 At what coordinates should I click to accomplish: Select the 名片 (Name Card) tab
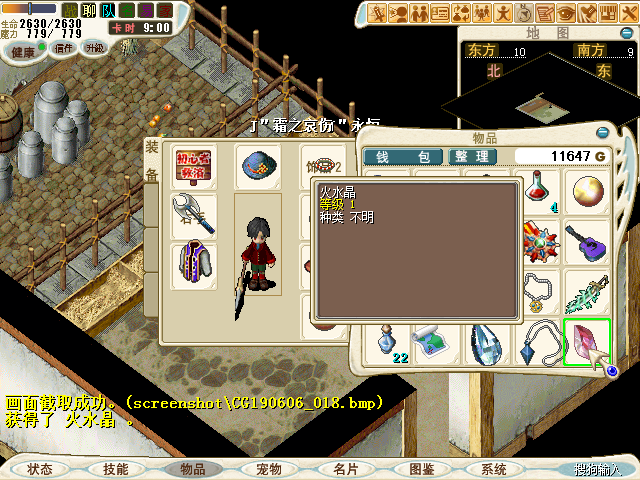tap(345, 468)
